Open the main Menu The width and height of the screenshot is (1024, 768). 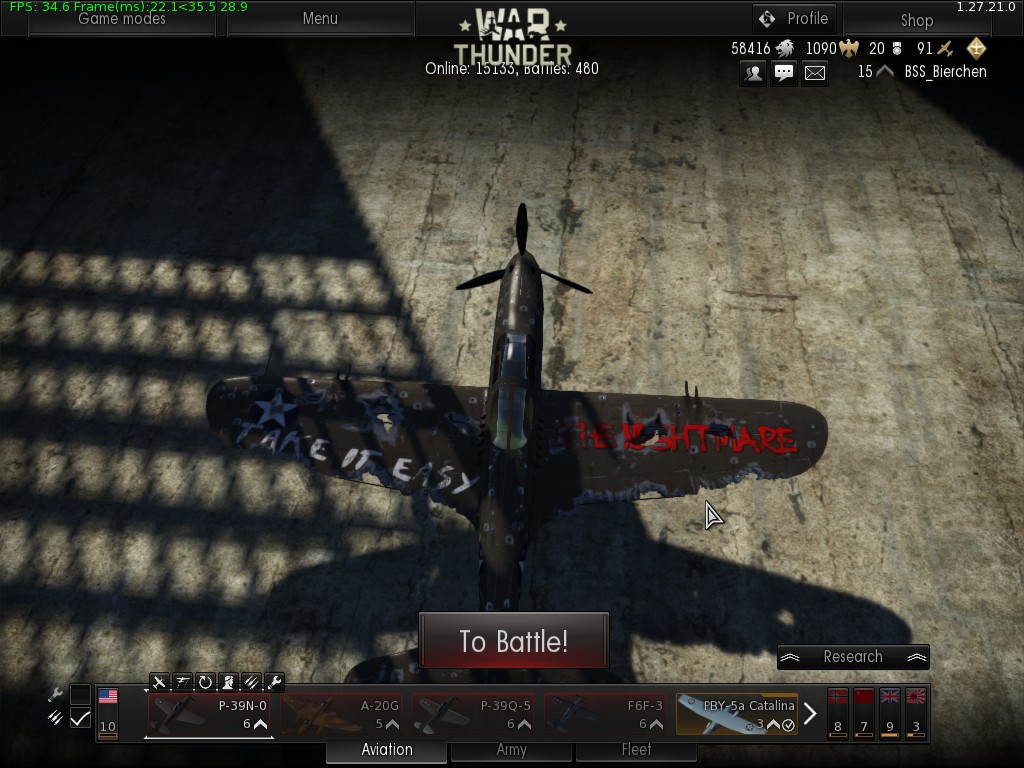click(320, 19)
